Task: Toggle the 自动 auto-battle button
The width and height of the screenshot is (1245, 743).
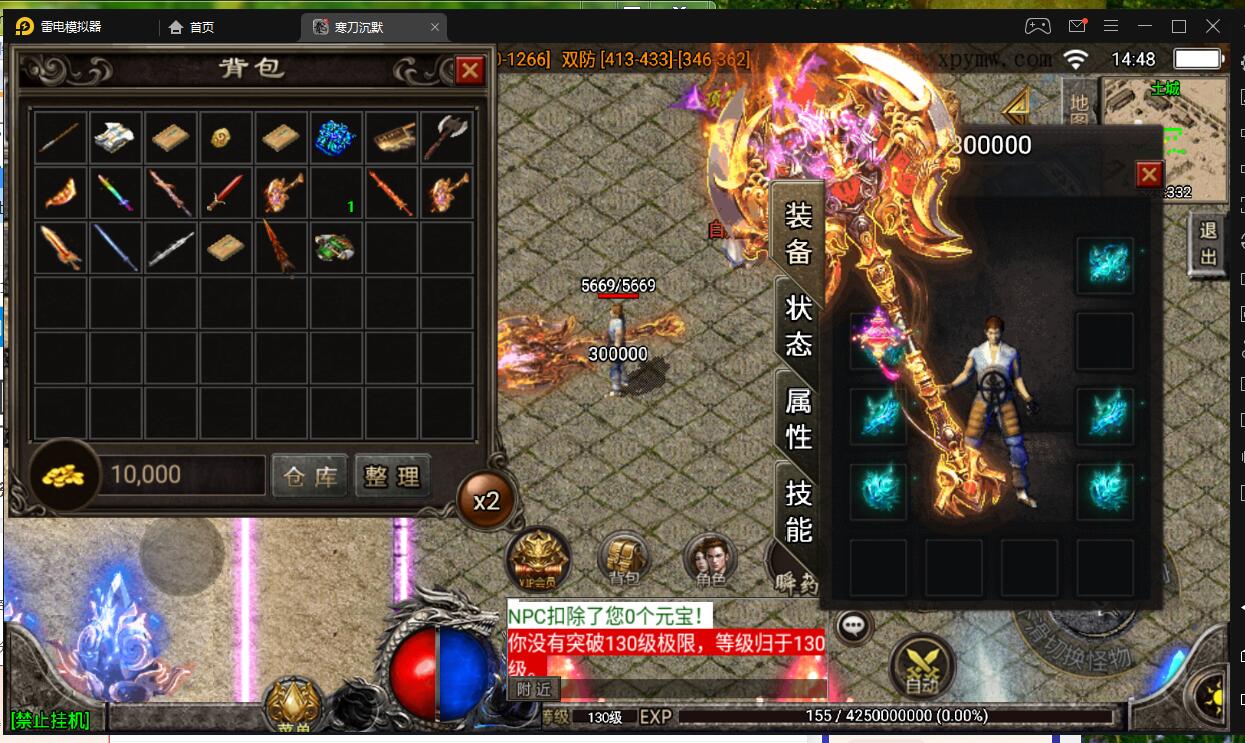Action: point(921,665)
